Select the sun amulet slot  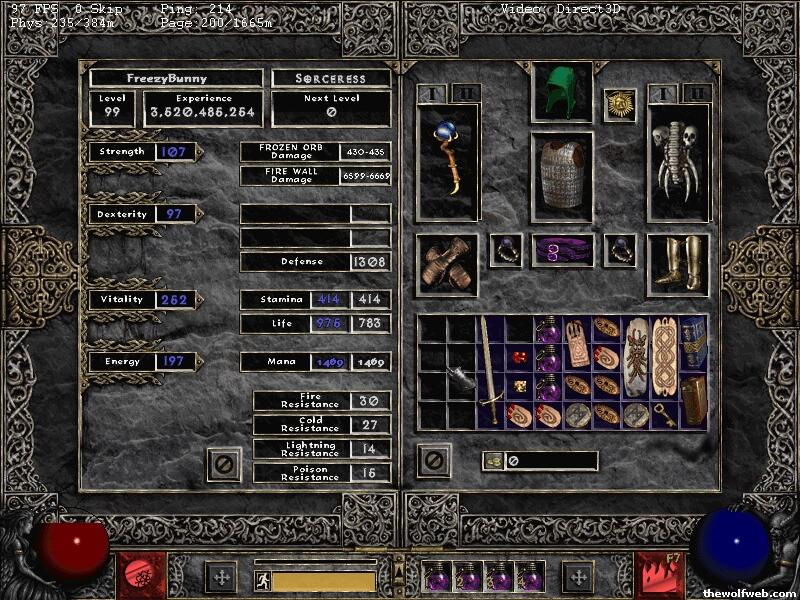620,104
